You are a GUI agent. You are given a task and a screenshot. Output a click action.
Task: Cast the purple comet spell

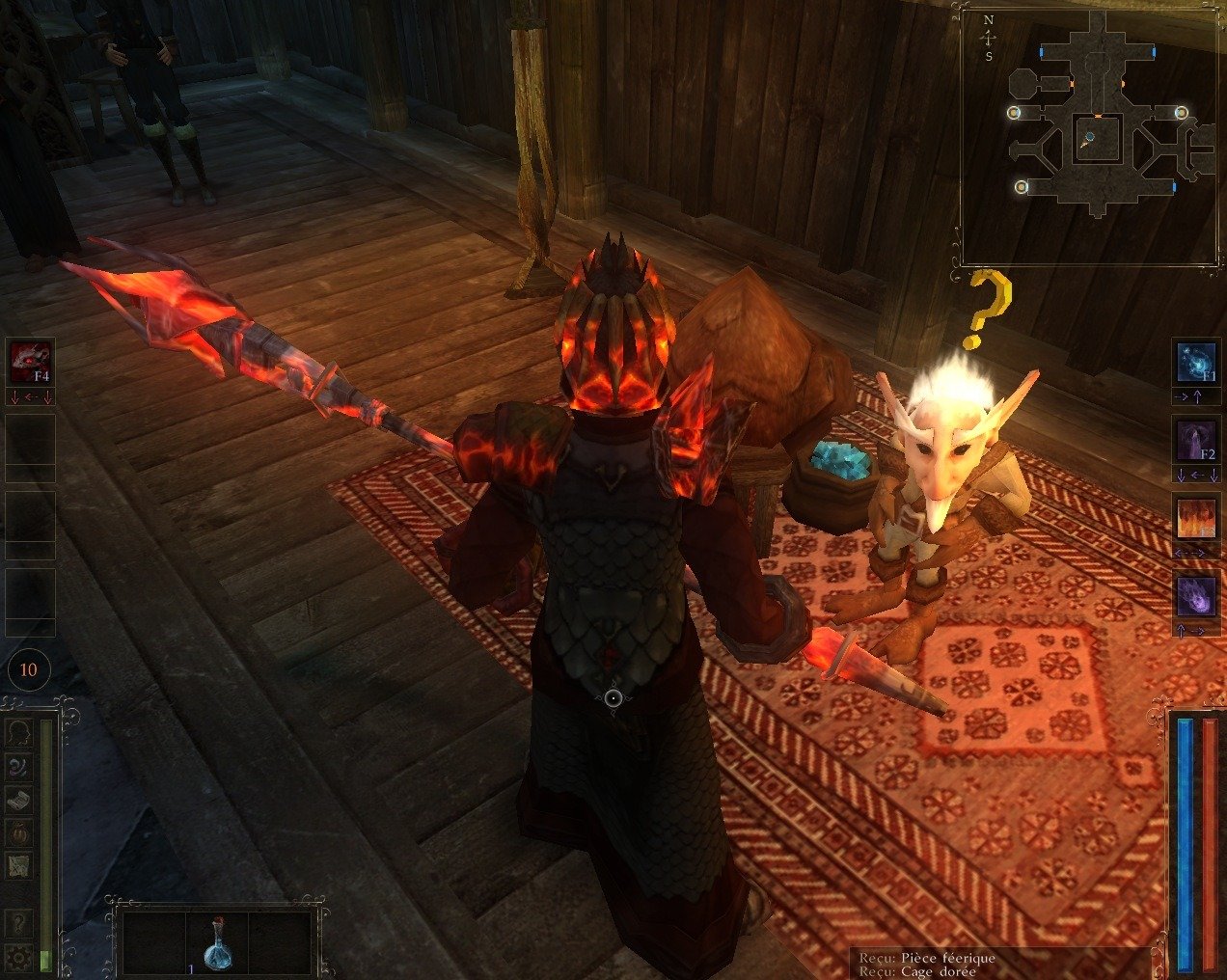pyautogui.click(x=1196, y=594)
